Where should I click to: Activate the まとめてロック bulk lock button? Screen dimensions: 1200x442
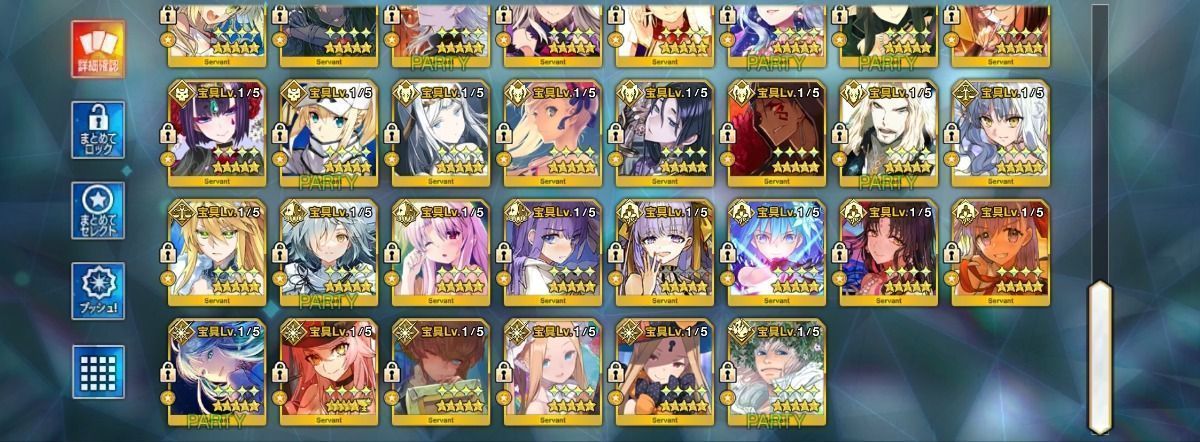[98, 130]
